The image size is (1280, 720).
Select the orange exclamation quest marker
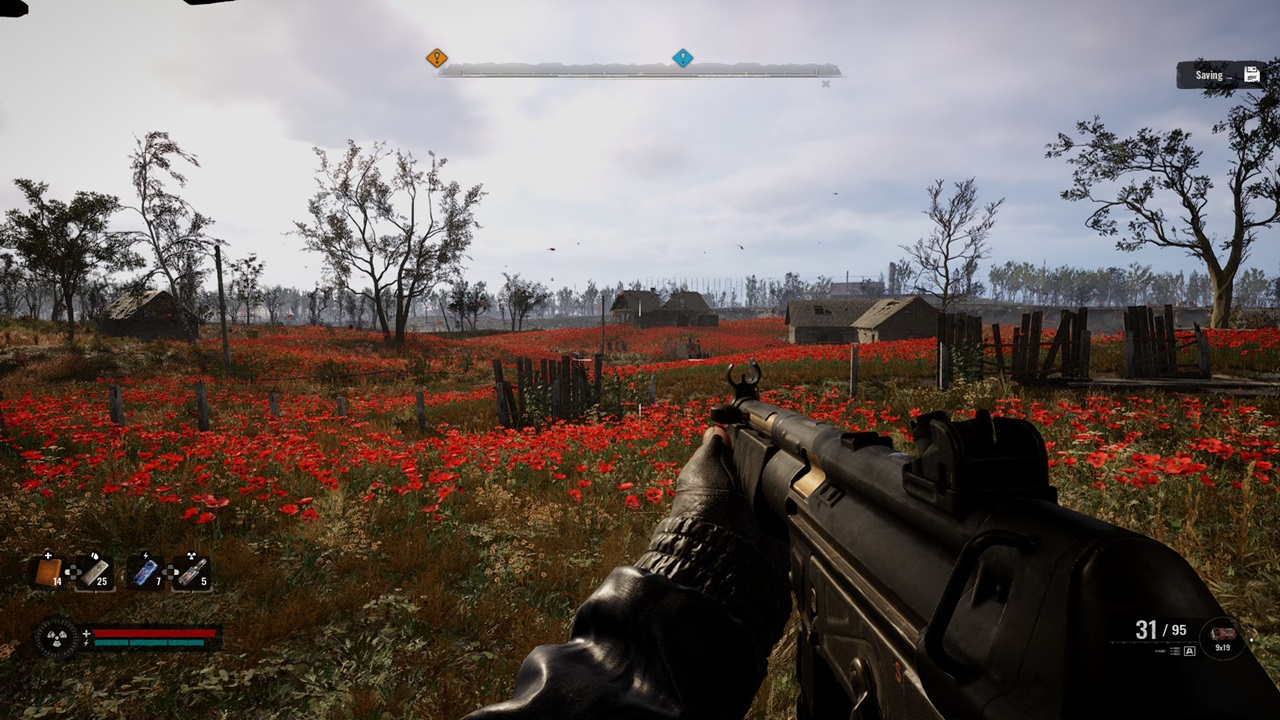pyautogui.click(x=436, y=57)
